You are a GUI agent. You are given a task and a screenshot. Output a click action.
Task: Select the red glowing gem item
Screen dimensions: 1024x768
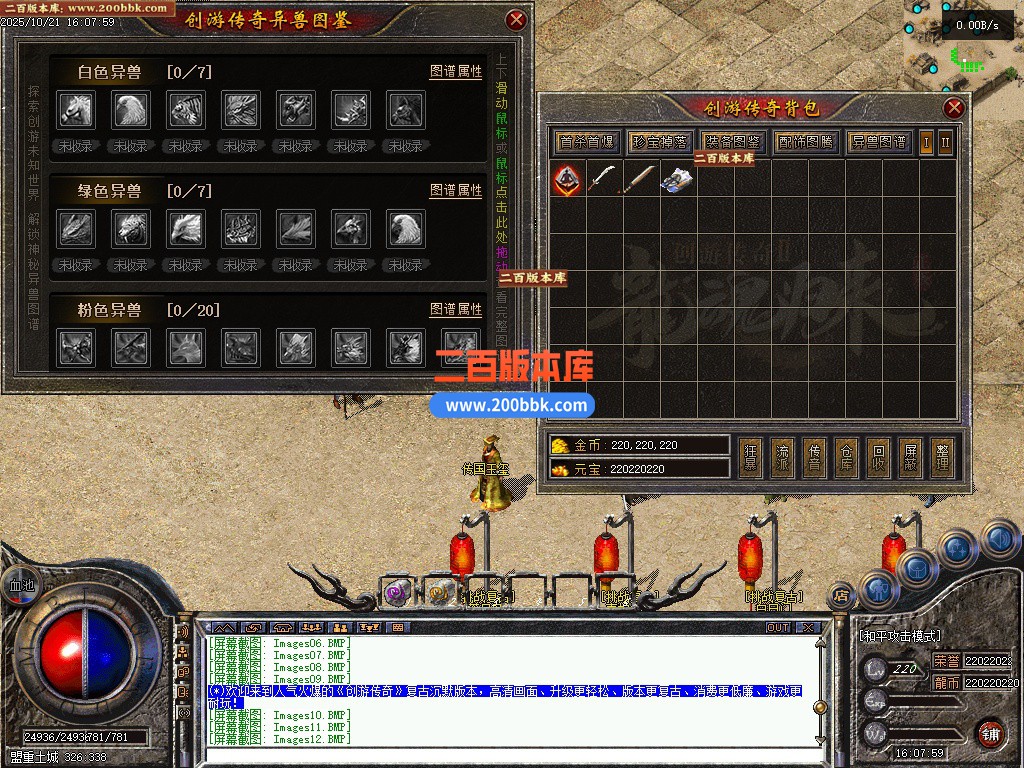567,179
